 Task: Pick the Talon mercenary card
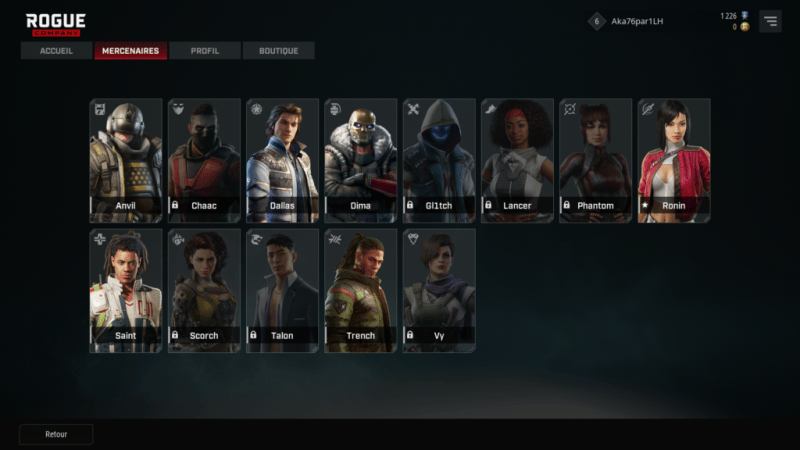282,290
